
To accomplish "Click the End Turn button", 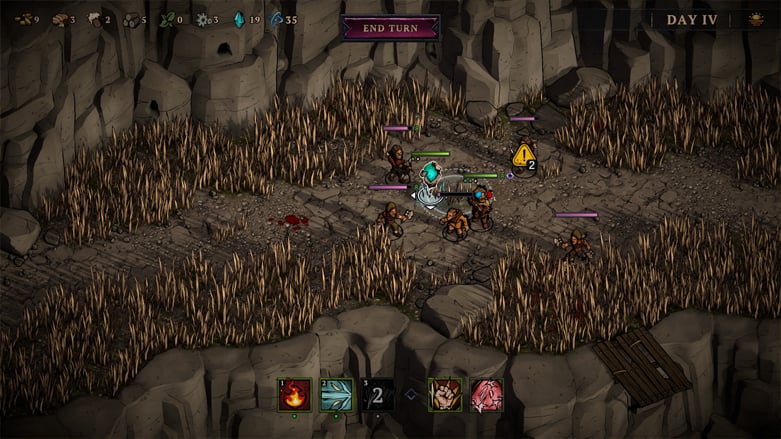I will [390, 27].
